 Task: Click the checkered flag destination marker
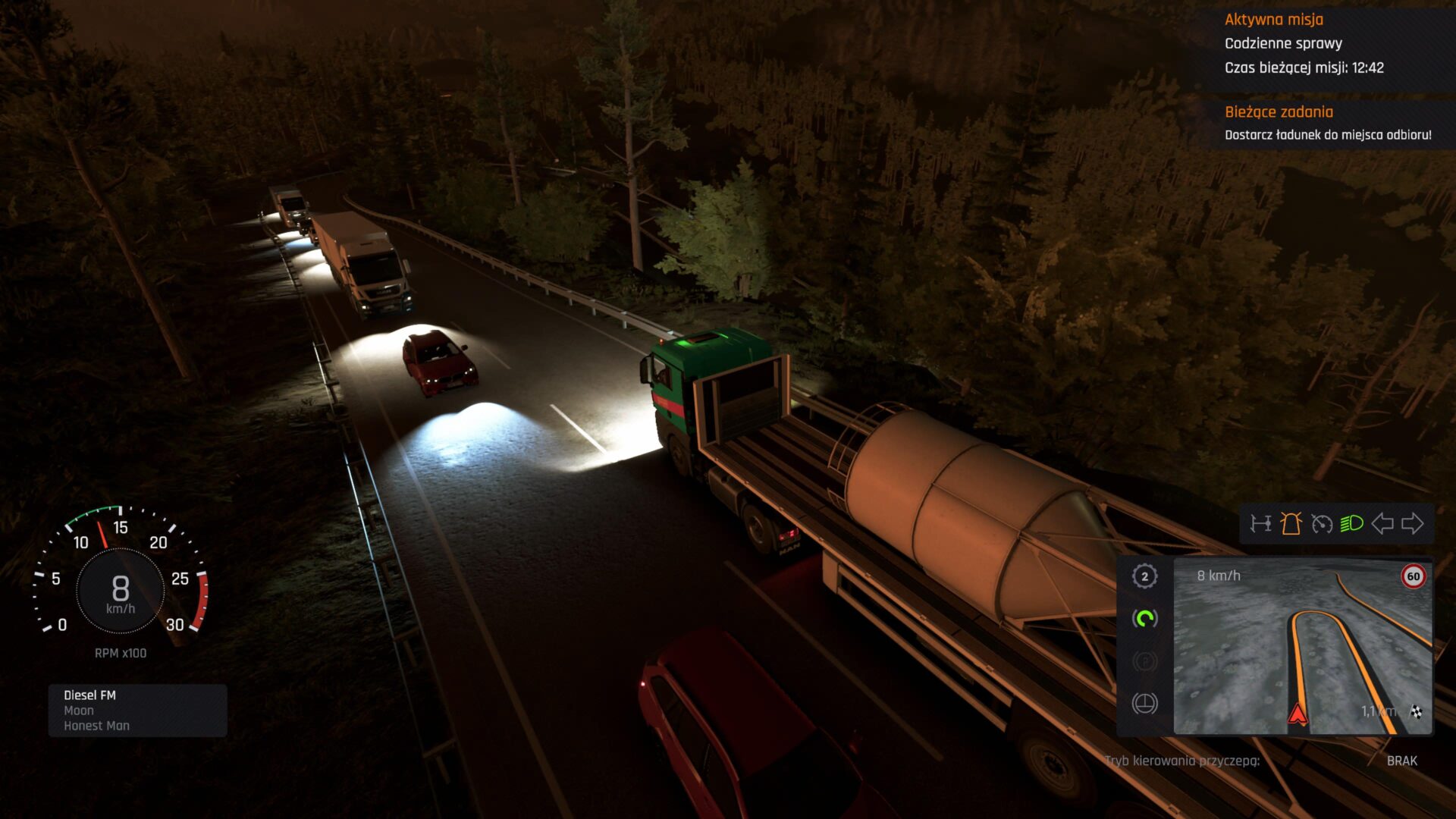click(x=1416, y=711)
